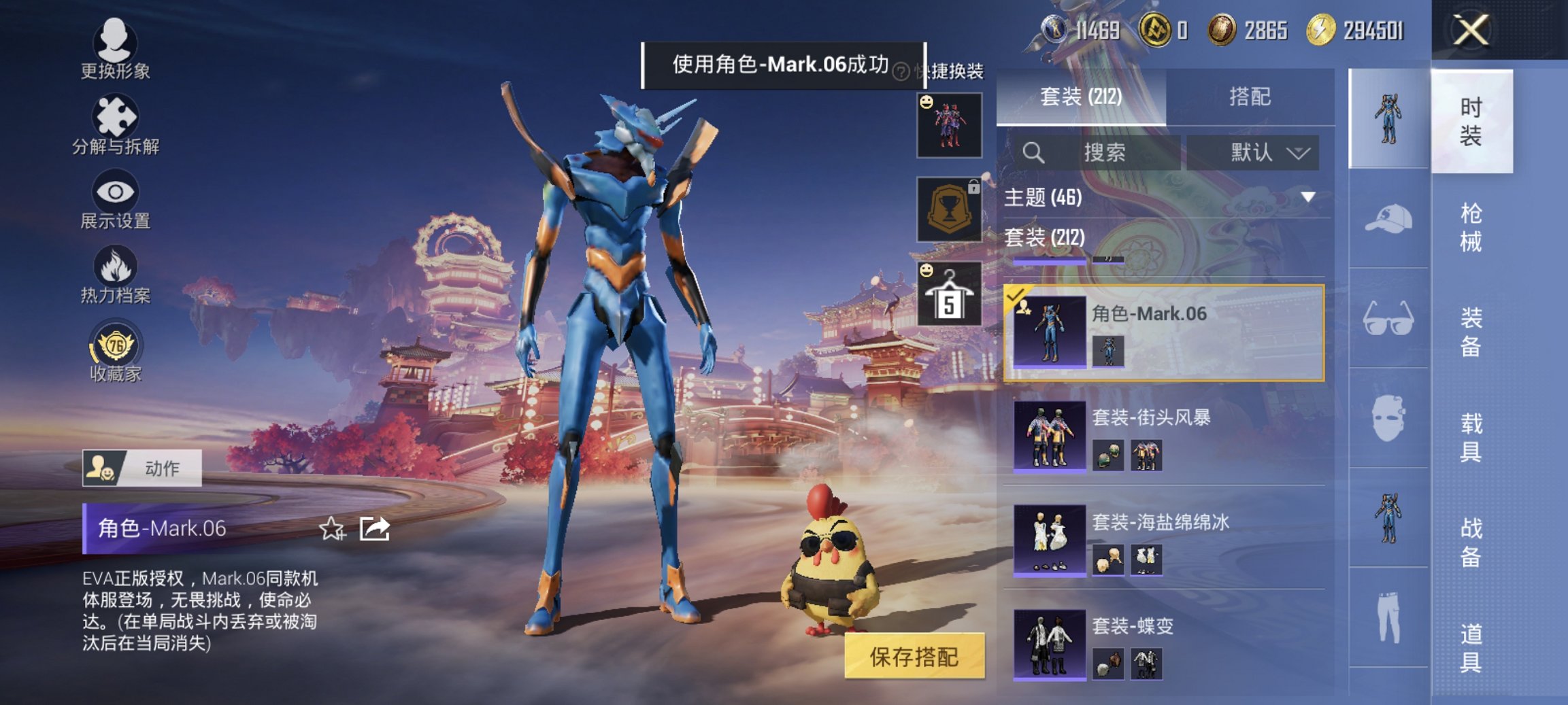Open the 默认 sort dropdown
The width and height of the screenshot is (1568, 705).
1254,152
